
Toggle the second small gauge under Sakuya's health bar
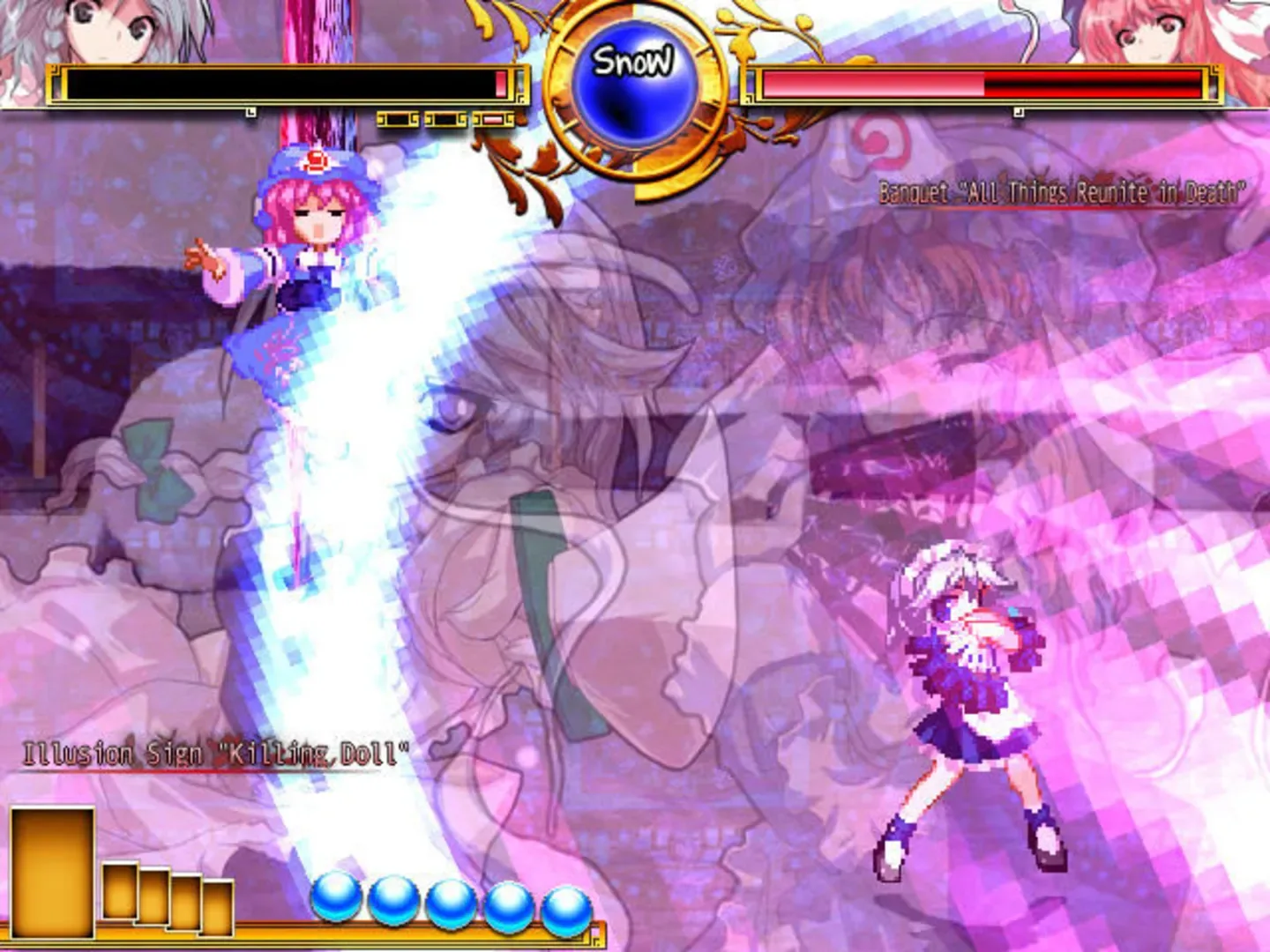click(x=445, y=118)
